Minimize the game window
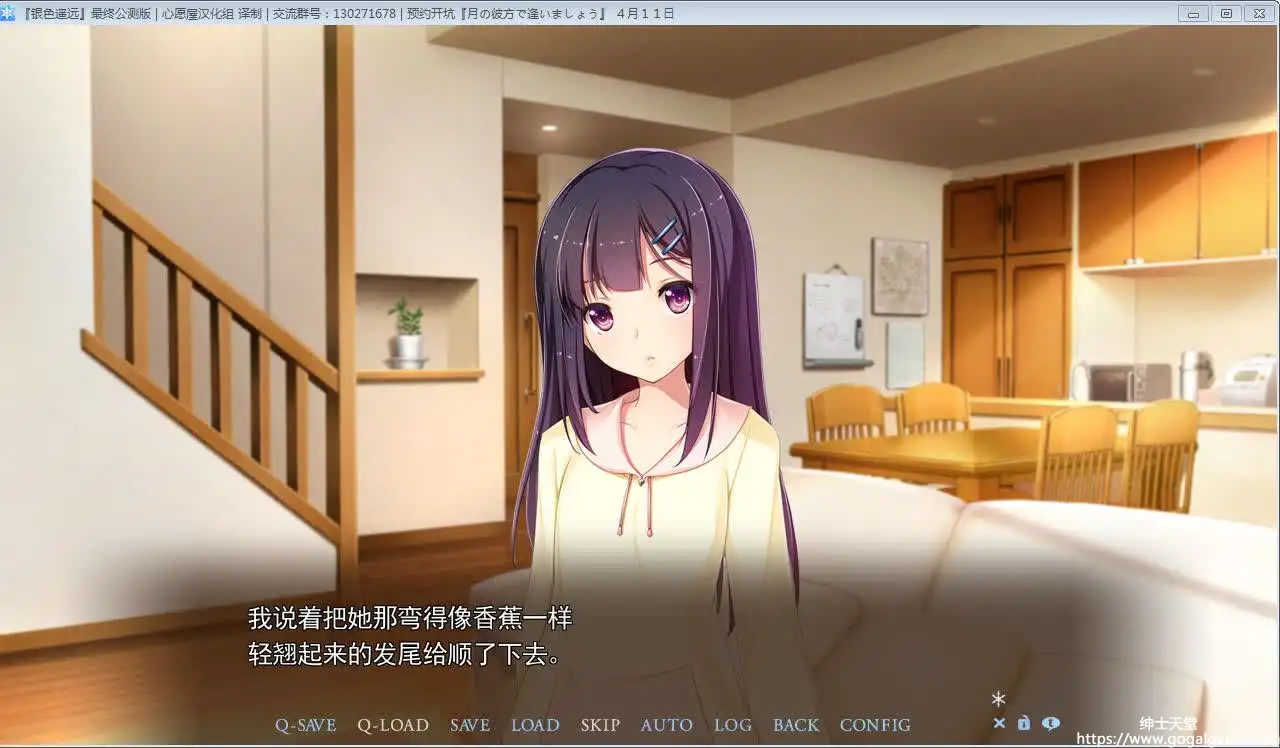Viewport: 1280px width, 748px height. (1193, 13)
